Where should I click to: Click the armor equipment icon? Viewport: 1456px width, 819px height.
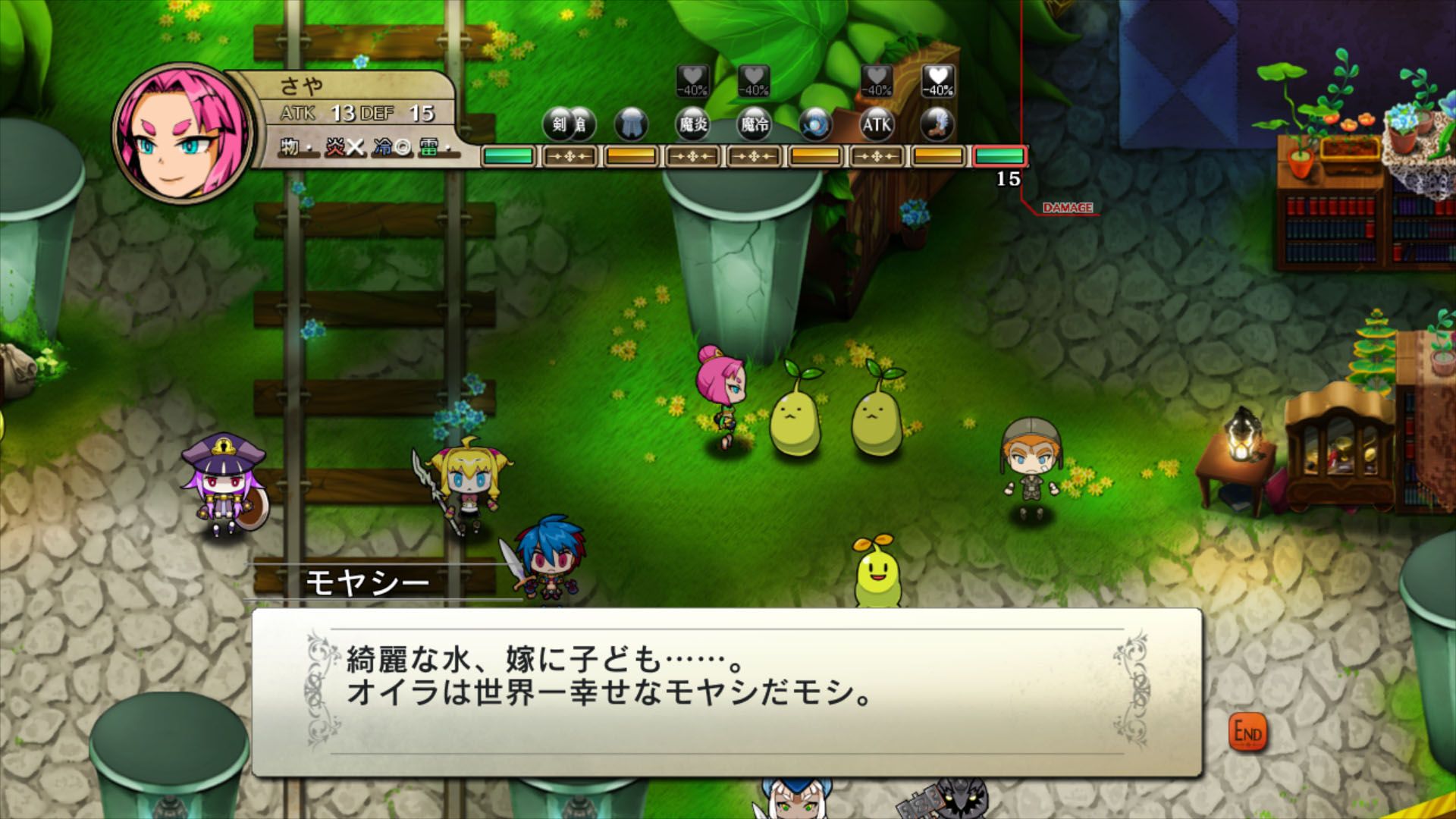632,124
